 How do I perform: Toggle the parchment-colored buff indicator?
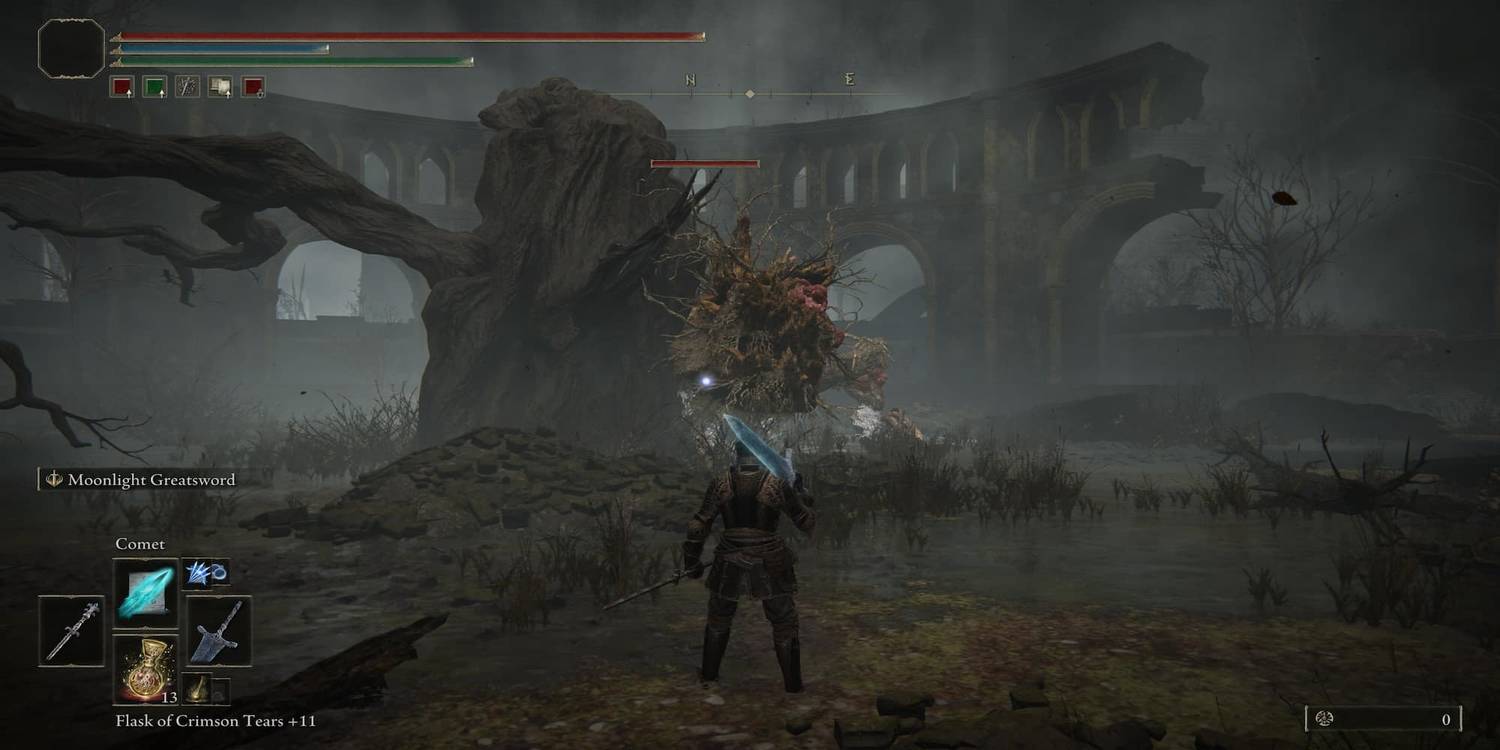pyautogui.click(x=220, y=87)
